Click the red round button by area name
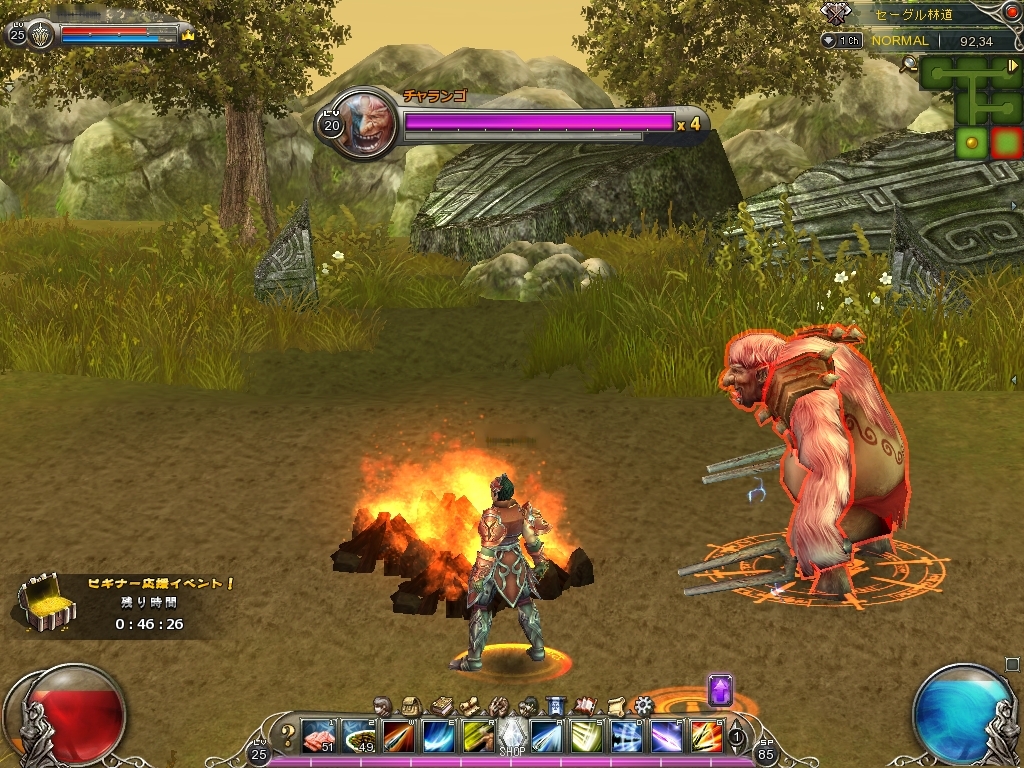The width and height of the screenshot is (1024, 768). (1009, 12)
